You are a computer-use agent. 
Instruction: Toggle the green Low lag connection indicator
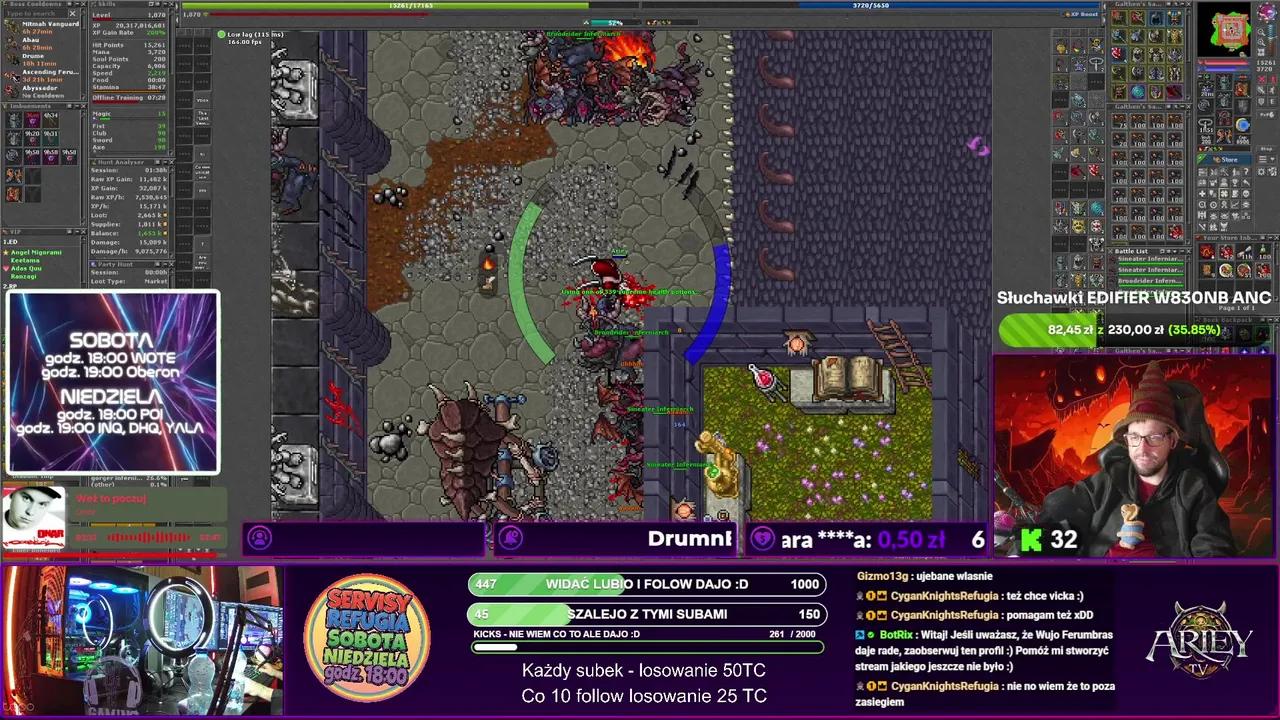[x=221, y=34]
